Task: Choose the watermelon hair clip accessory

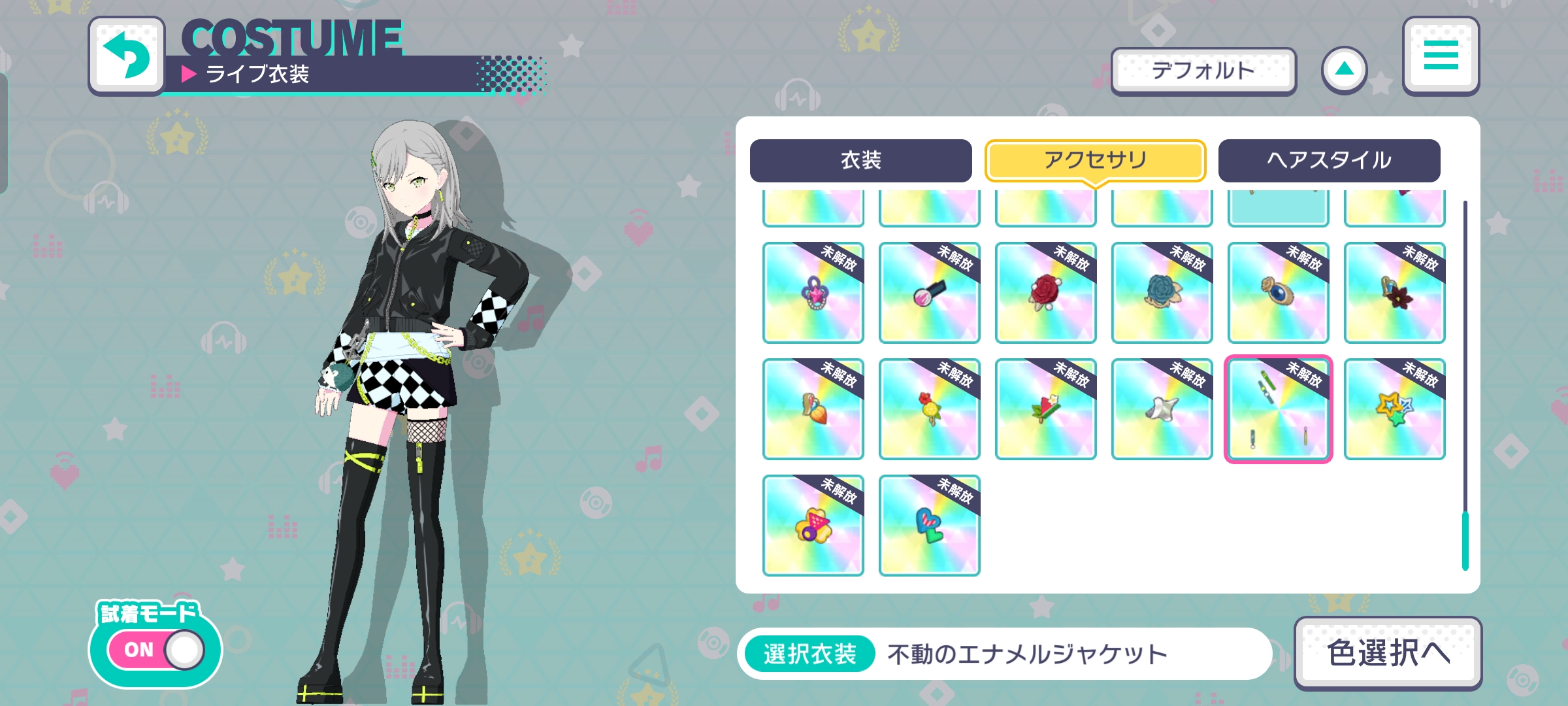Action: 1045,409
